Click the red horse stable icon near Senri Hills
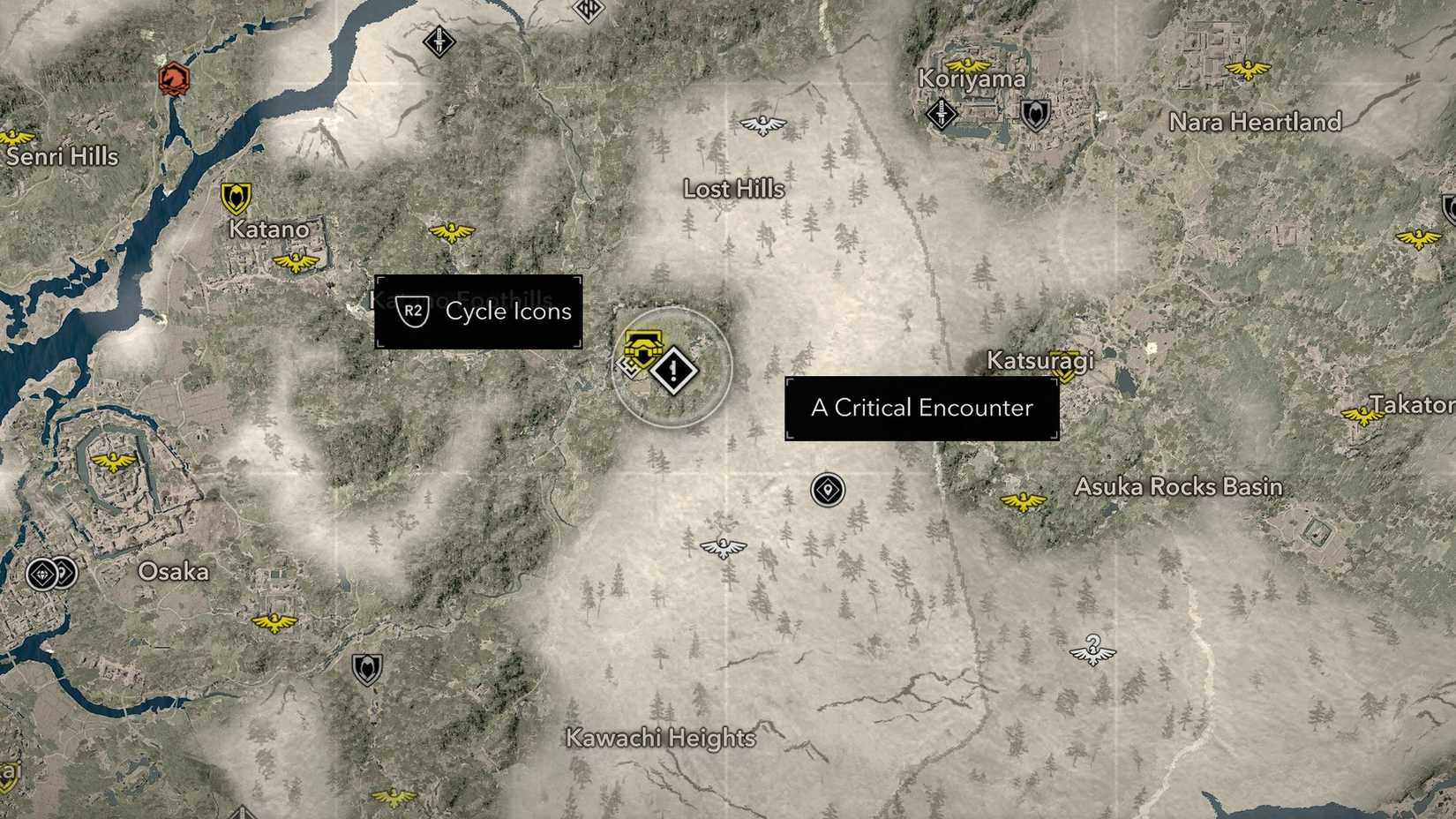1456x819 pixels. [173, 78]
